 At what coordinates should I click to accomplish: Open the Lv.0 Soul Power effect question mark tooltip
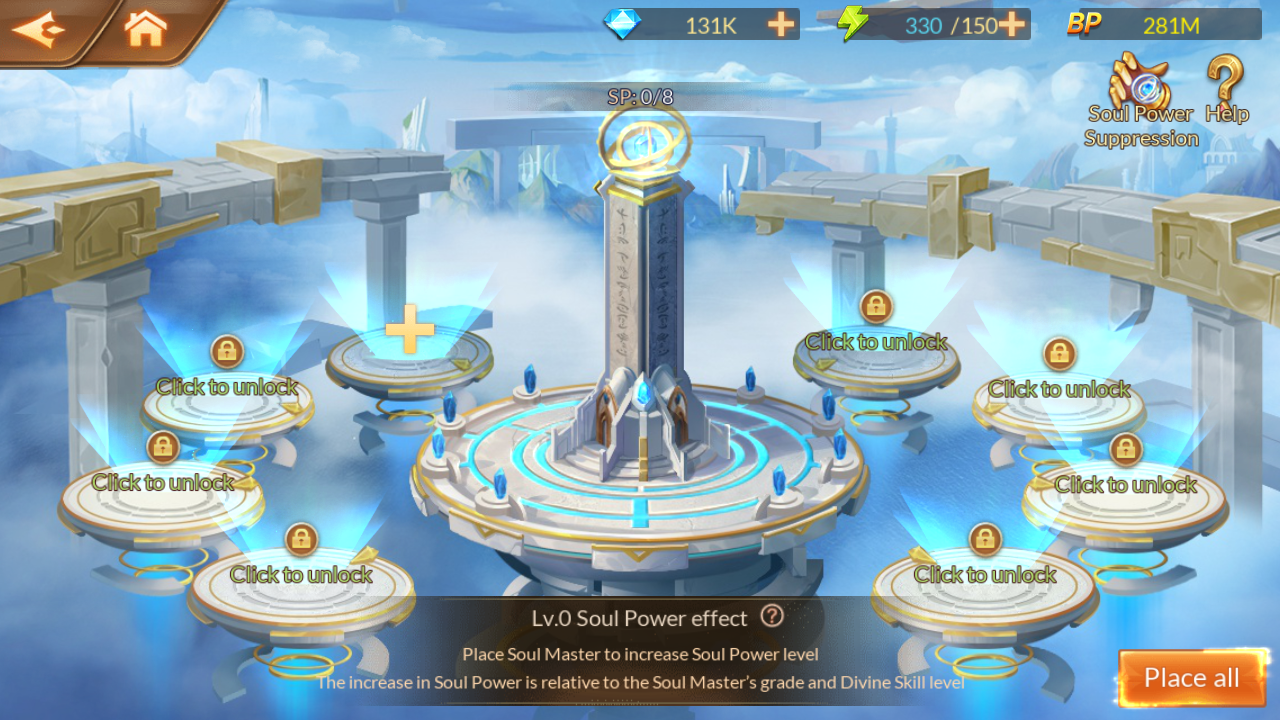click(772, 617)
